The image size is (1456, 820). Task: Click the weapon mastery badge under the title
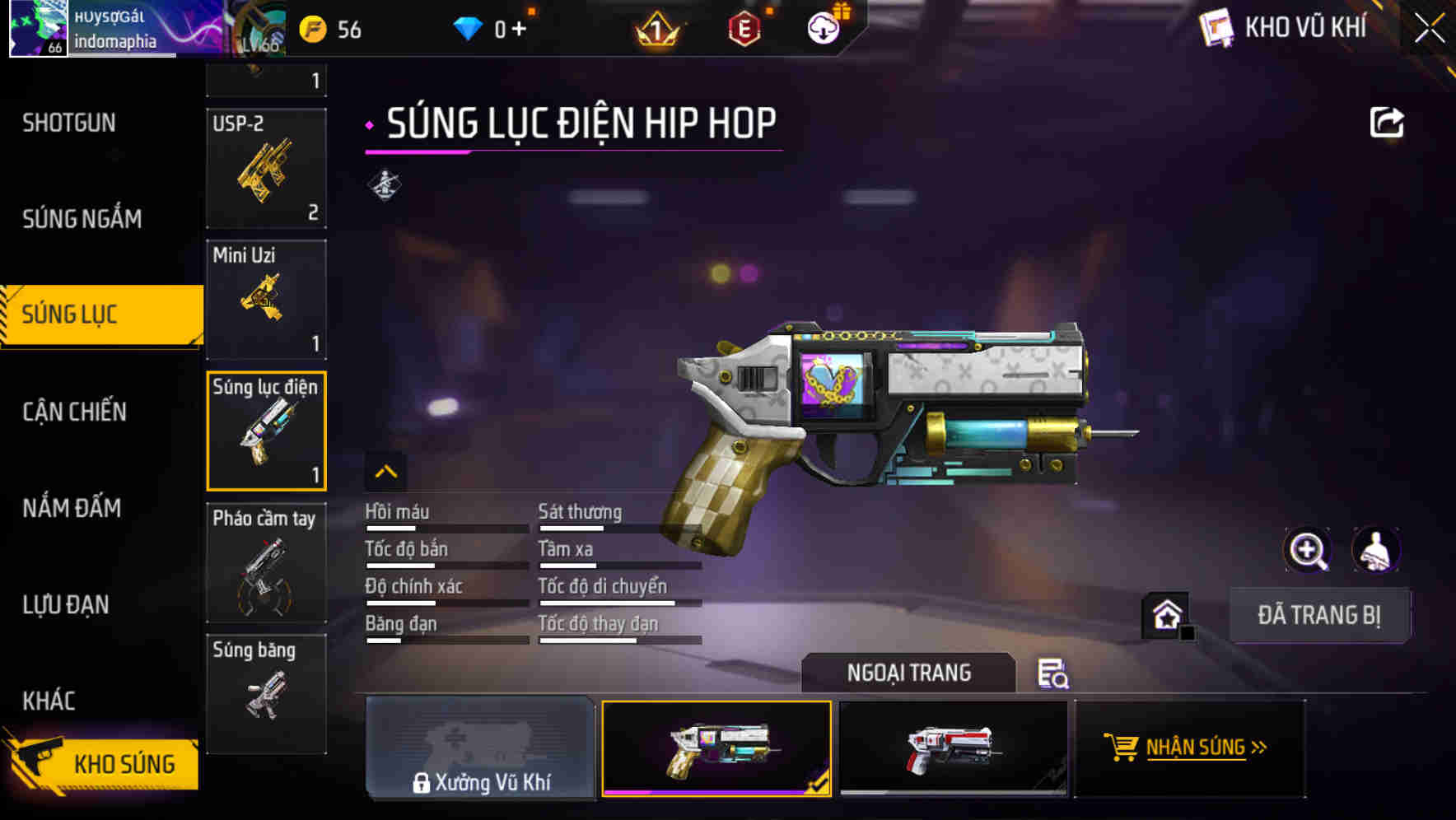(385, 183)
